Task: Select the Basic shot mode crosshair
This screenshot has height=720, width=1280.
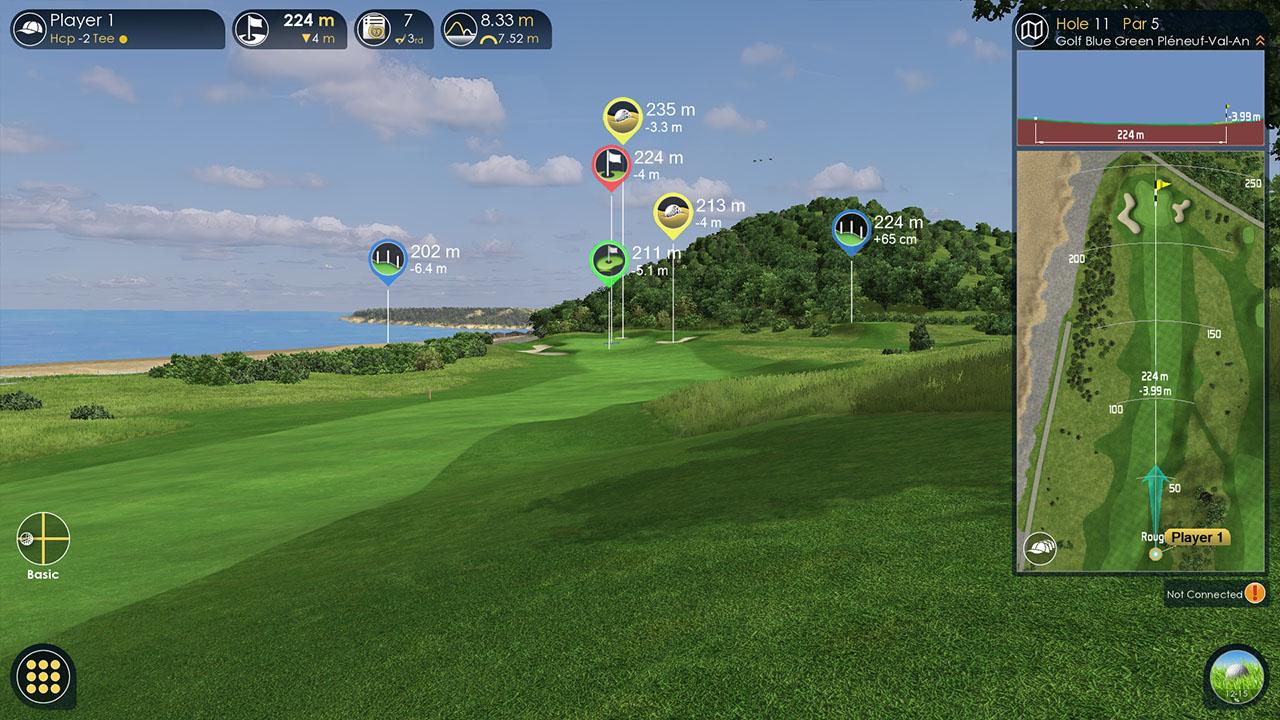Action: click(x=43, y=539)
